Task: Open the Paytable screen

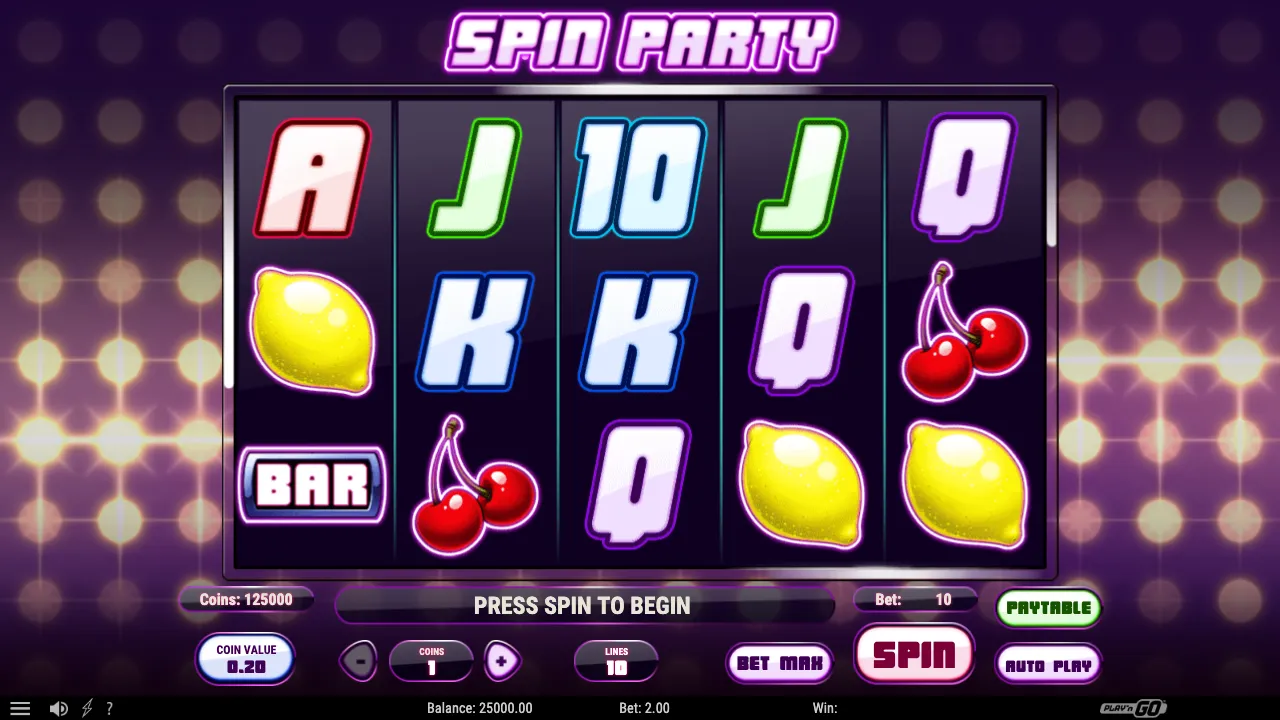Action: click(1048, 607)
